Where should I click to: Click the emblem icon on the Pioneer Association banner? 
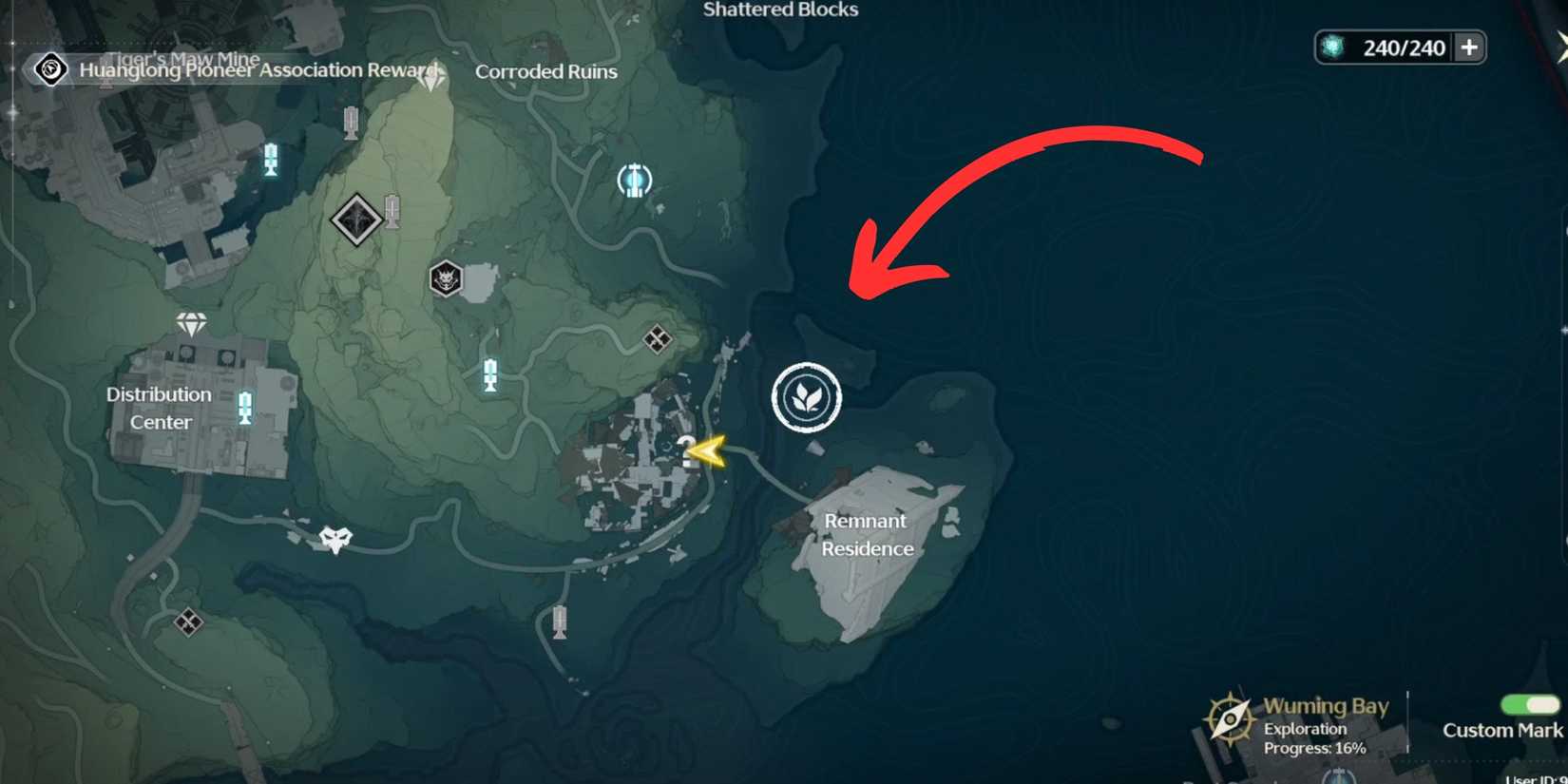tap(50, 70)
